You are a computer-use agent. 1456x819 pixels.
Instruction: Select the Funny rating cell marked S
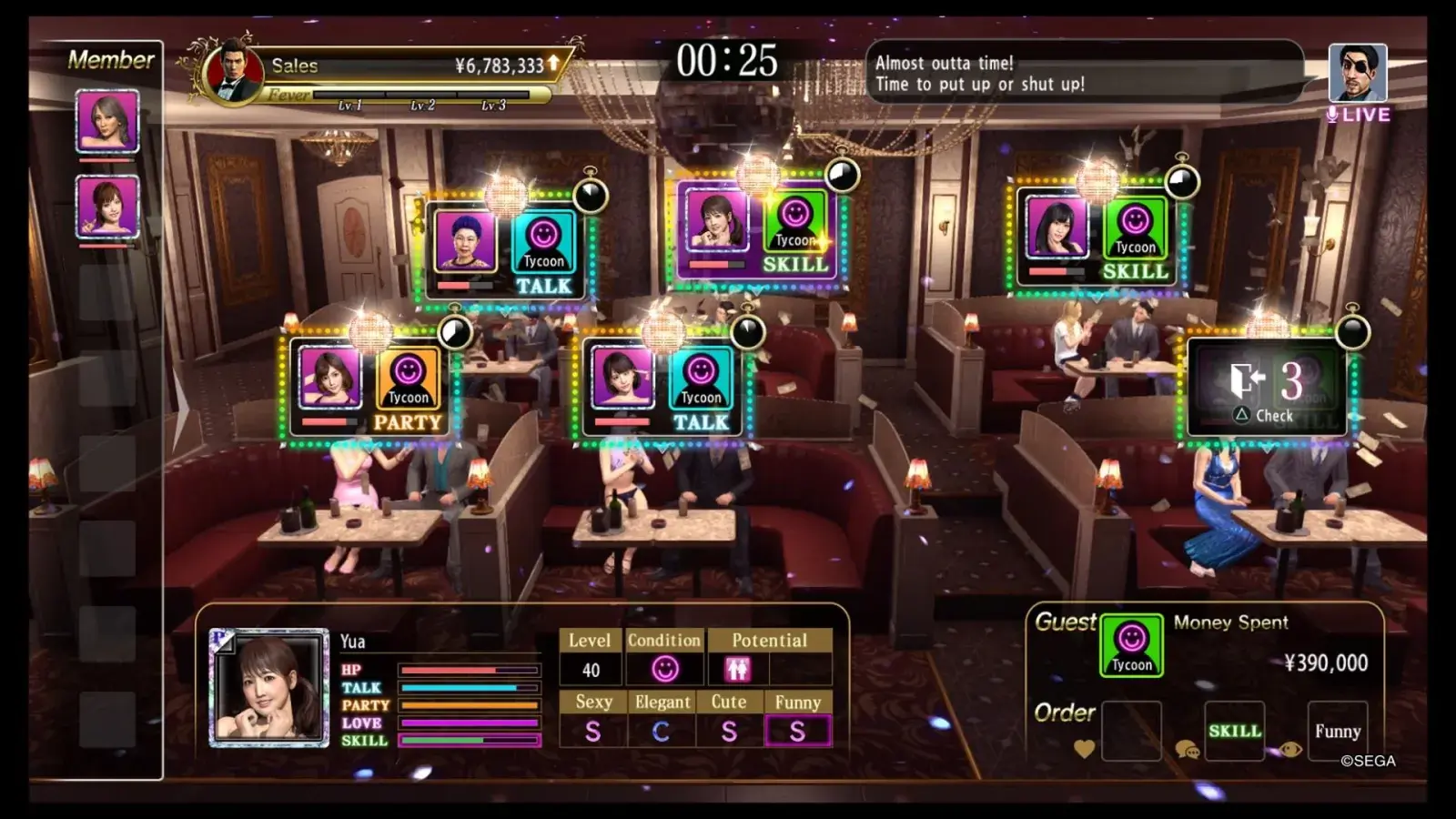797,731
